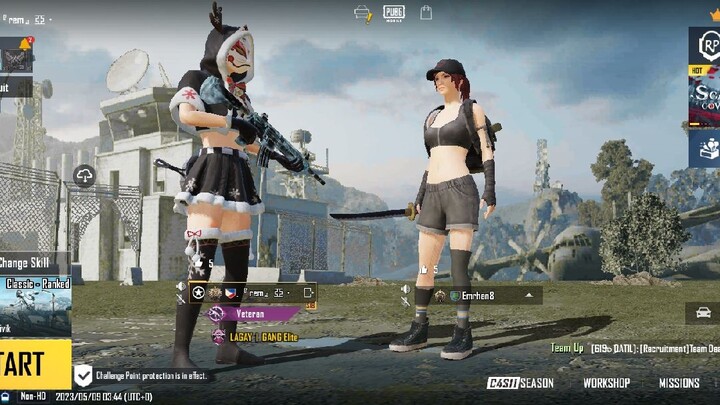Click the PUBG Mobile logo icon
This screenshot has height=405, width=720.
coord(393,13)
